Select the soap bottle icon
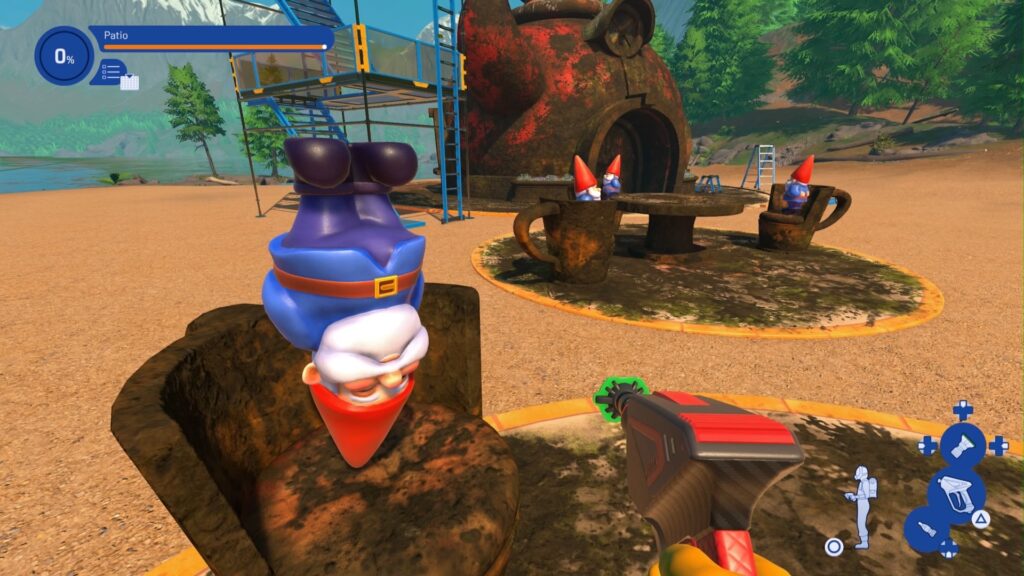The width and height of the screenshot is (1024, 576). pyautogui.click(x=926, y=529)
